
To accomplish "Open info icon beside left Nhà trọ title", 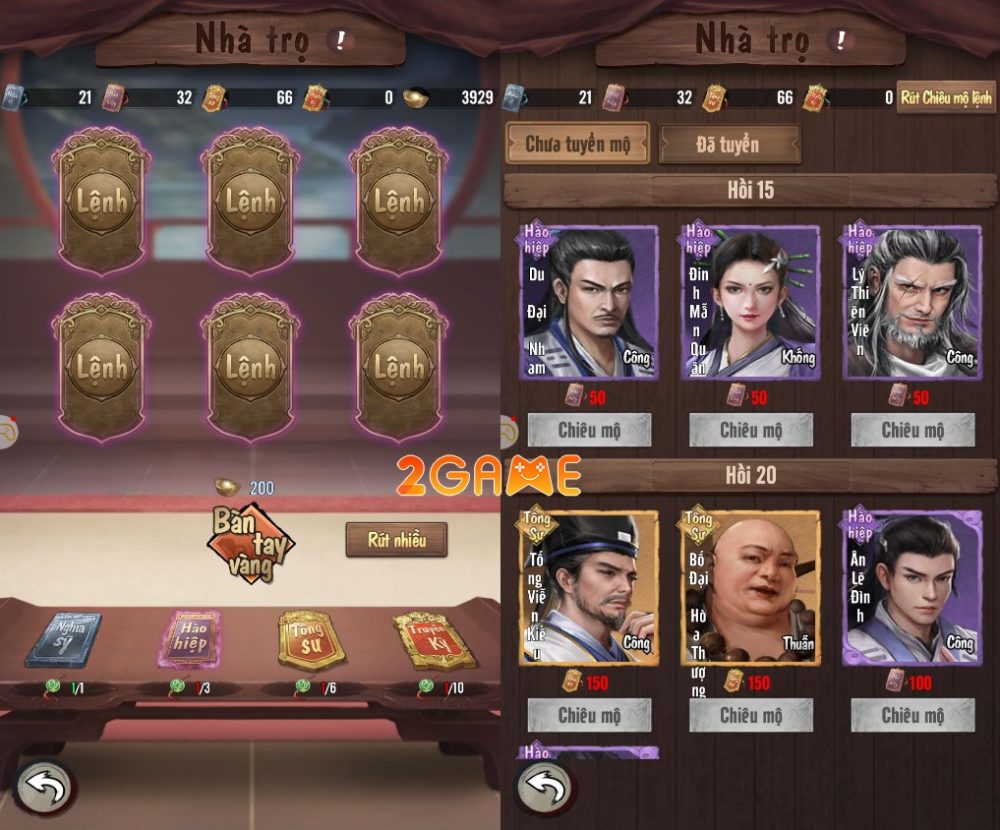I will [x=342, y=40].
